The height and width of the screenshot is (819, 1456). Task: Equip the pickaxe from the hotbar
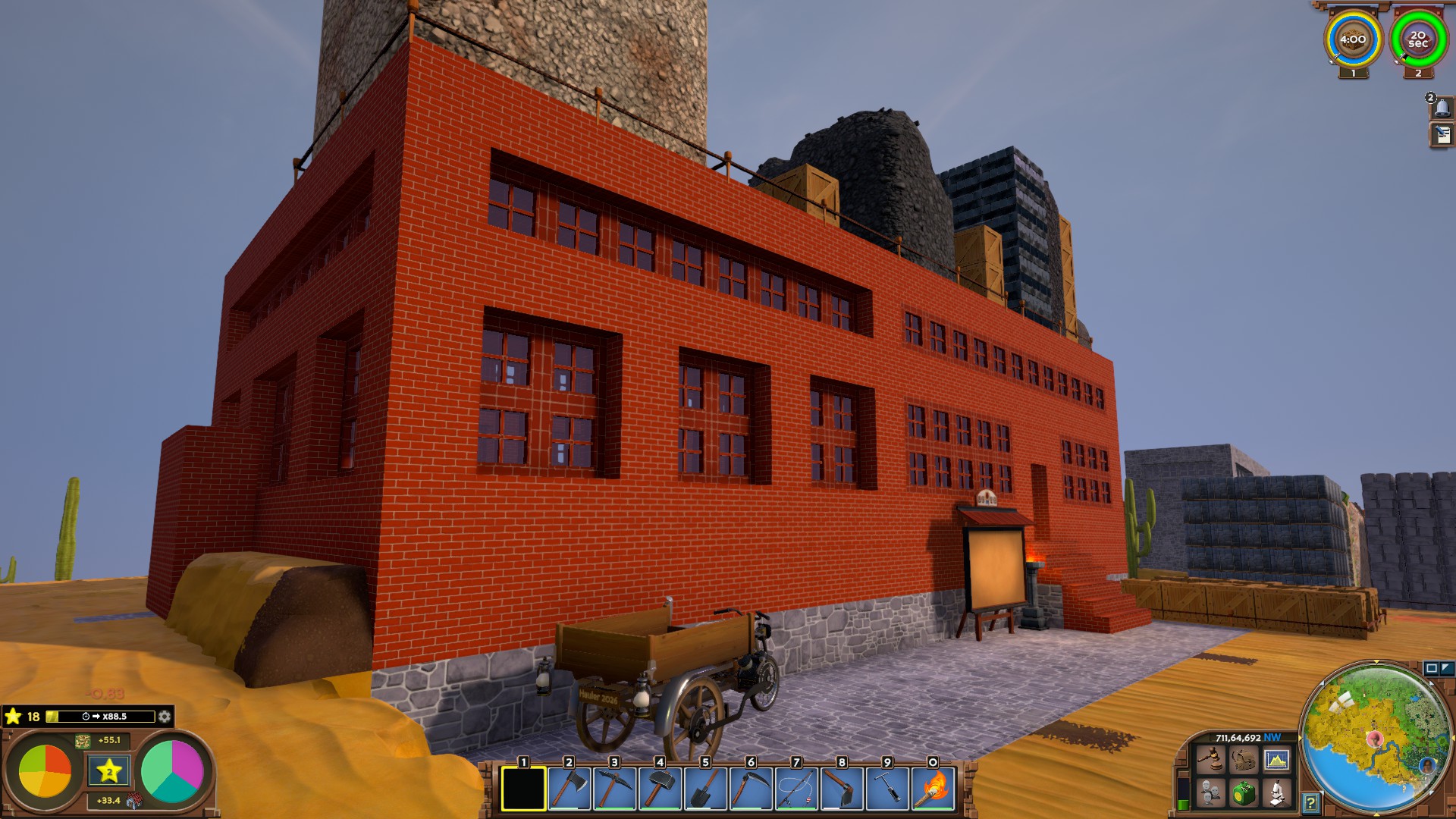(614, 789)
